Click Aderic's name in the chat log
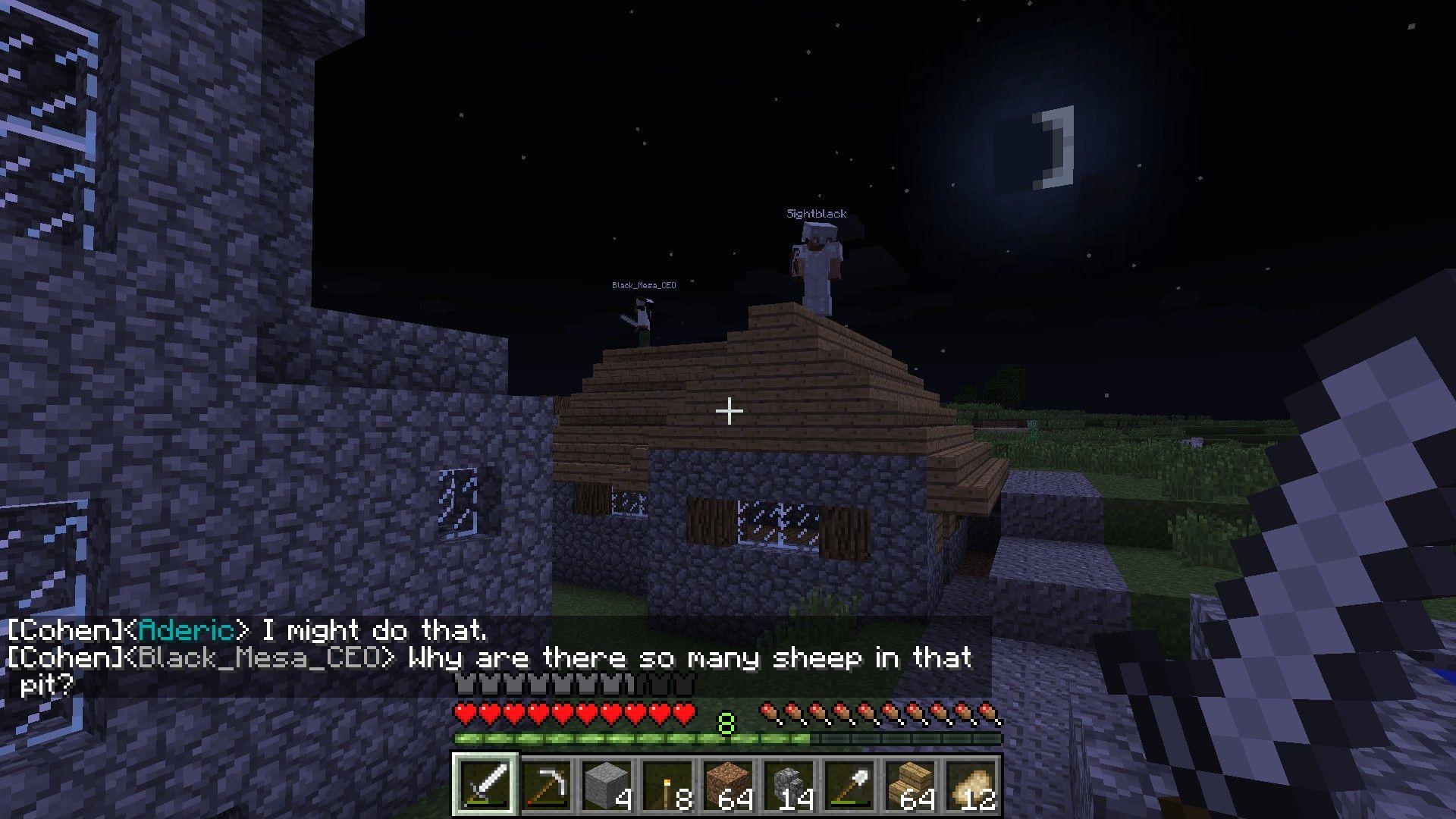This screenshot has height=819, width=1456. click(188, 630)
